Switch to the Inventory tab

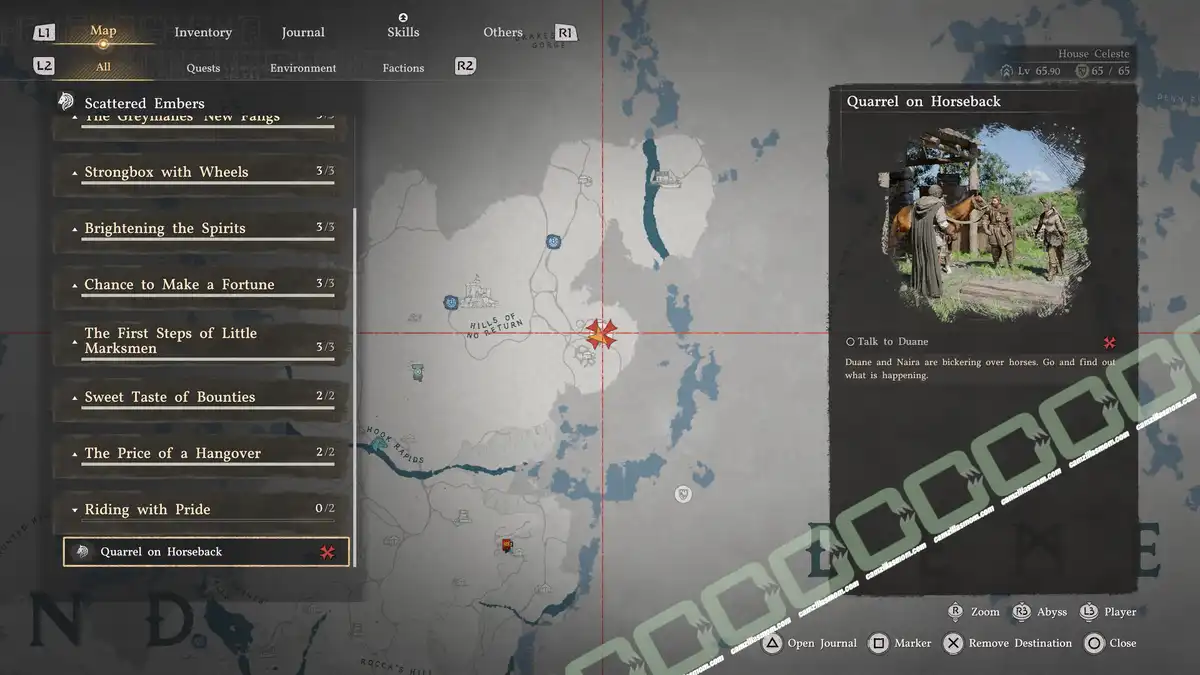click(203, 32)
